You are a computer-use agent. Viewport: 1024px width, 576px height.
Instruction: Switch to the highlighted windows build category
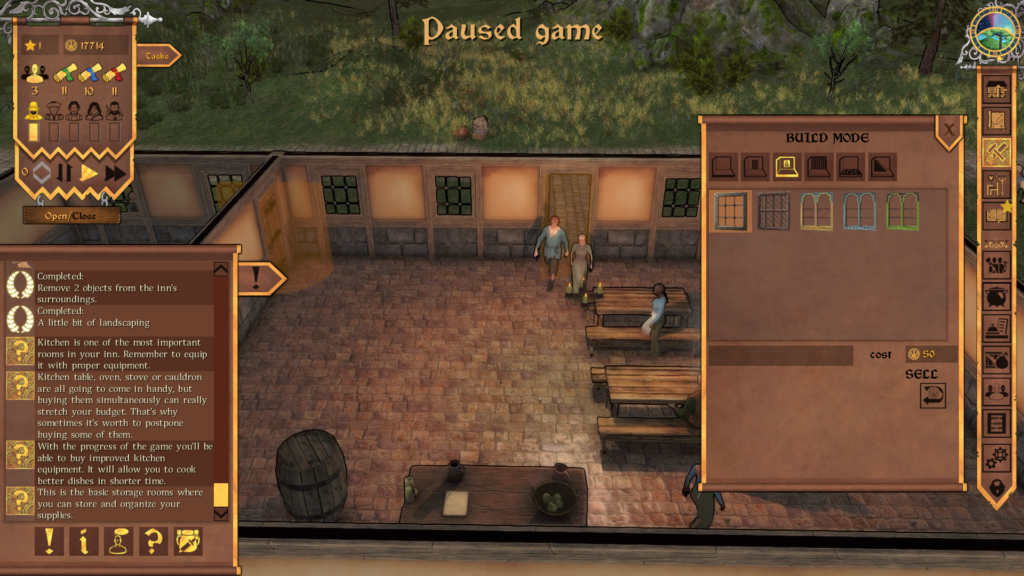coord(787,166)
